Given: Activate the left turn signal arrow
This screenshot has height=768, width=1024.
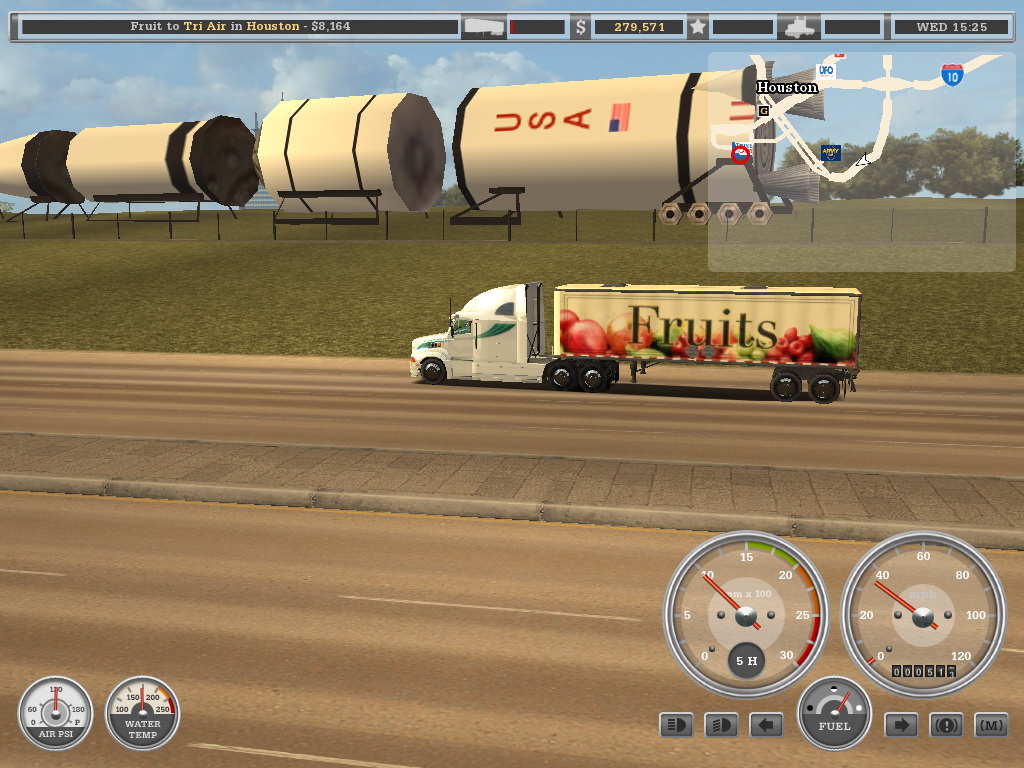Looking at the screenshot, I should [x=766, y=724].
